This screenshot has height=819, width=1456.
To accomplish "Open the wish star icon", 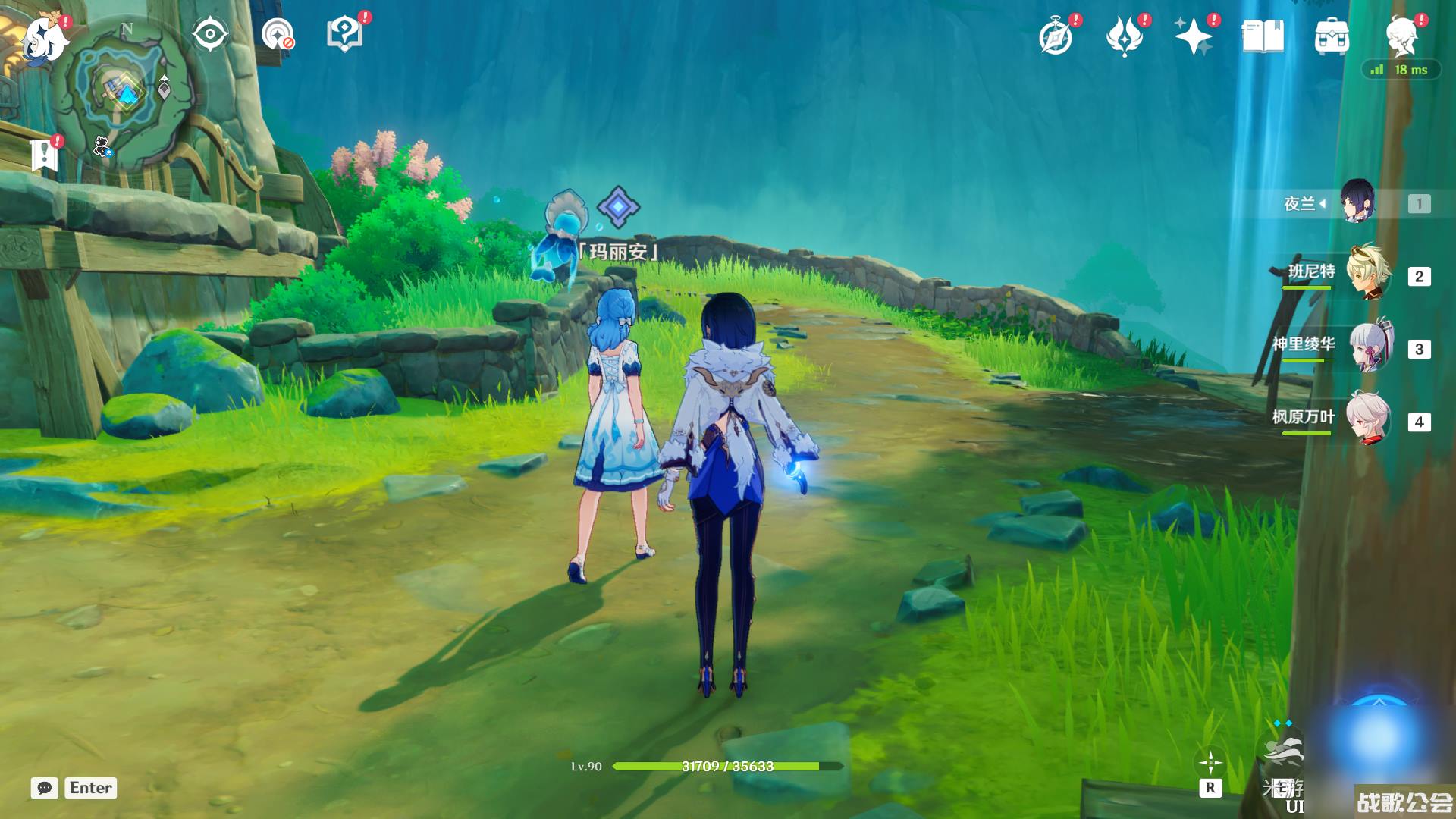I will click(1194, 36).
